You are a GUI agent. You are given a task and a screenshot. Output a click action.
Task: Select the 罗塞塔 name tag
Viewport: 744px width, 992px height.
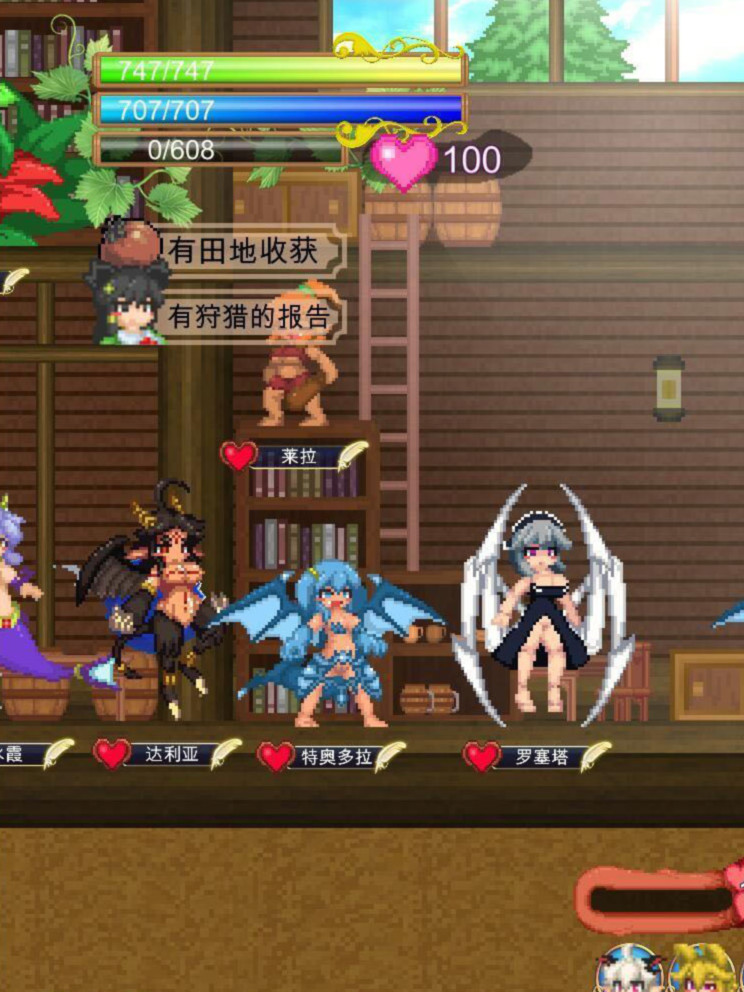540,757
